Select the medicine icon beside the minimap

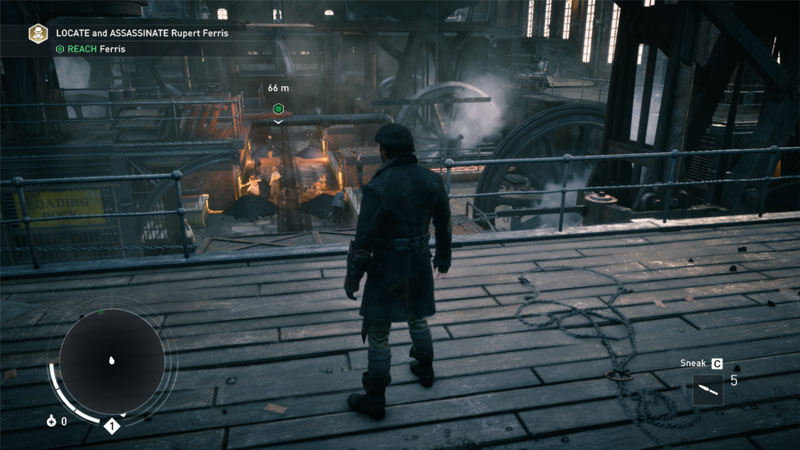pos(50,421)
